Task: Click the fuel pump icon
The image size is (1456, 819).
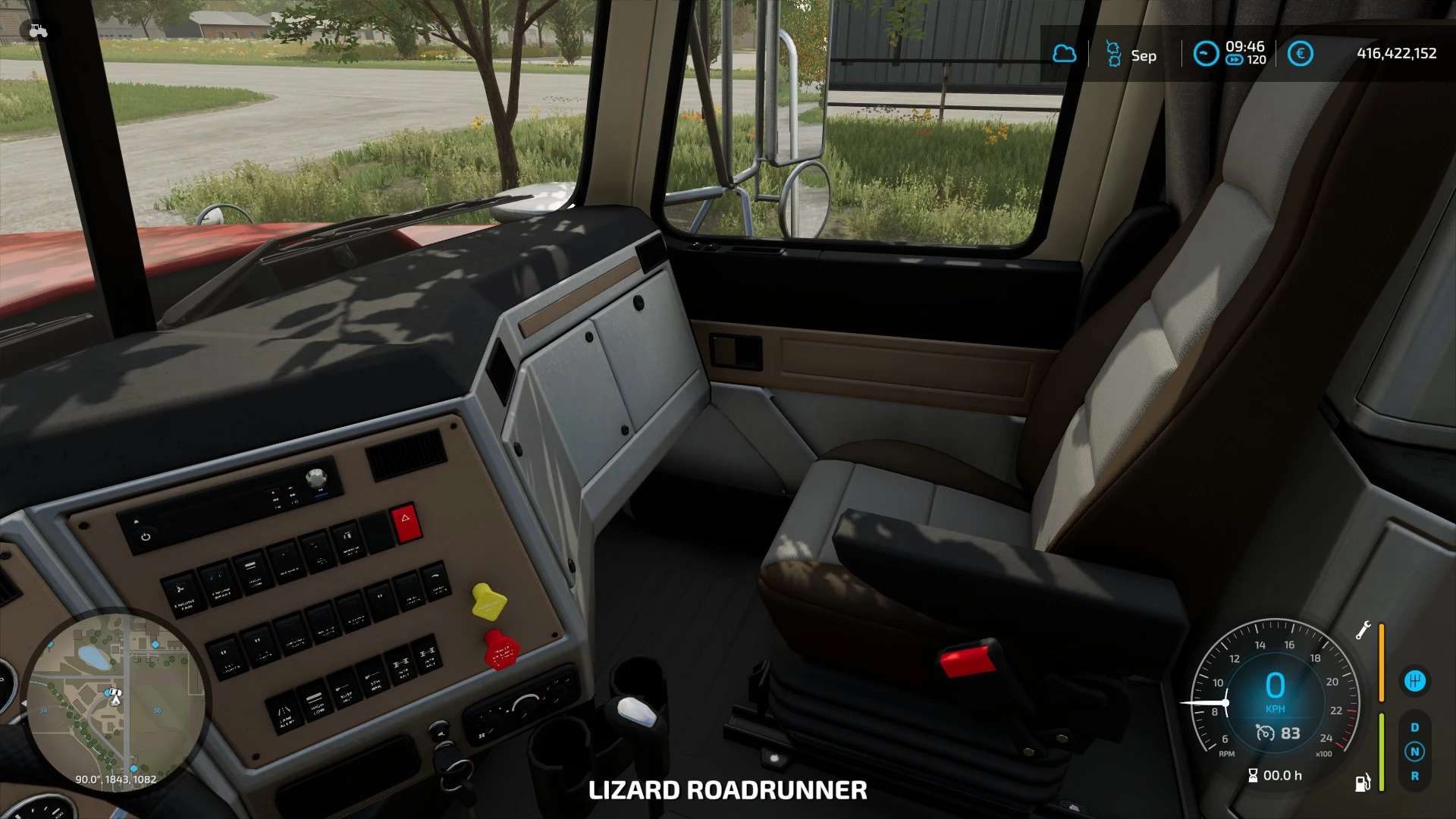Action: (1363, 783)
